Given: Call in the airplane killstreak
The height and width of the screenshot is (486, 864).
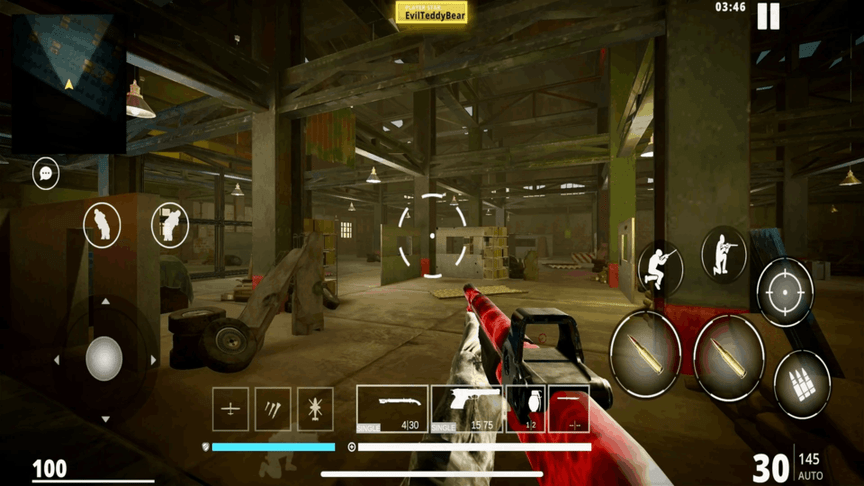Looking at the screenshot, I should pyautogui.click(x=230, y=409).
